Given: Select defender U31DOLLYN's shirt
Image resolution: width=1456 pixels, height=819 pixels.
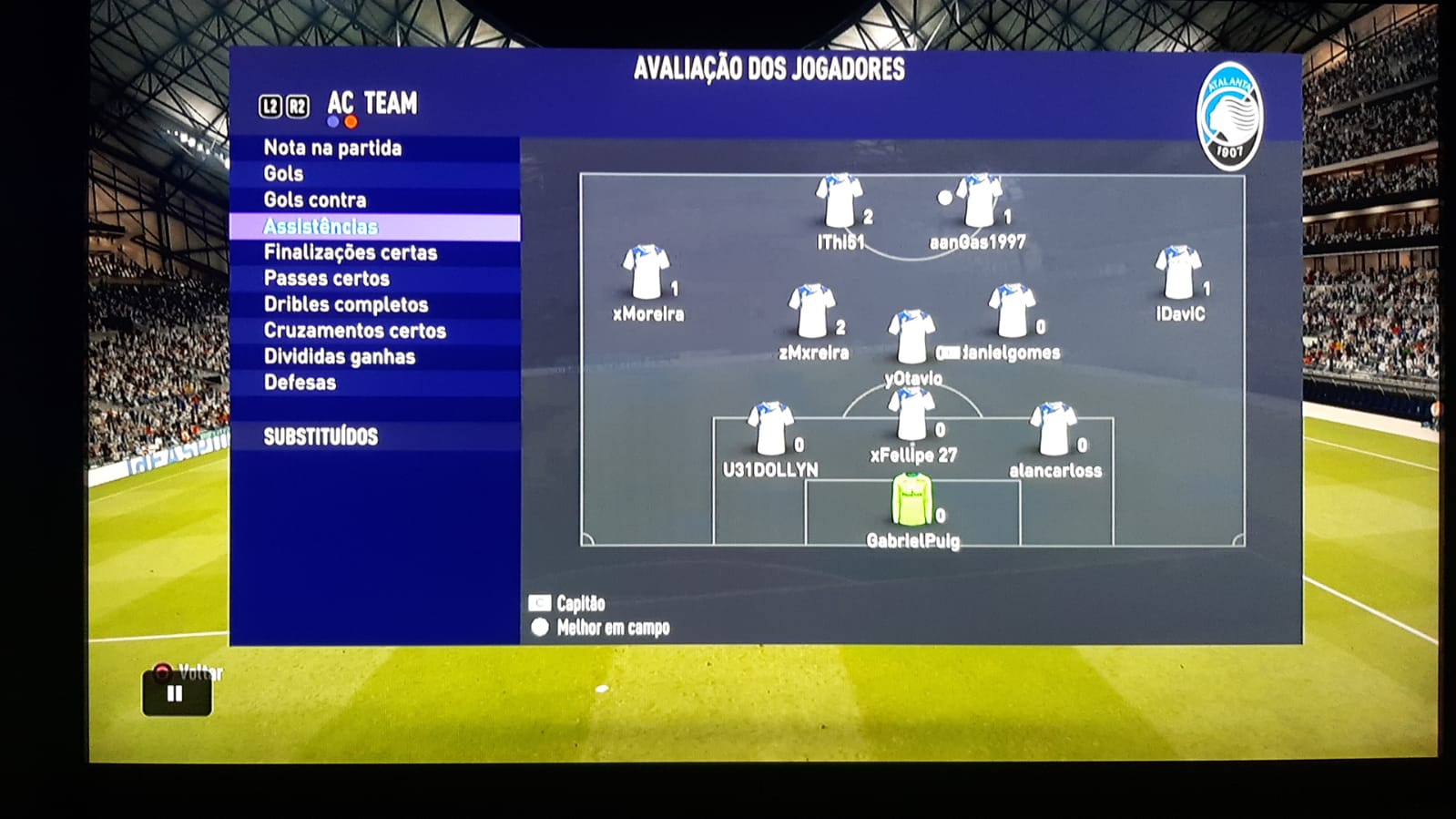Looking at the screenshot, I should (770, 429).
